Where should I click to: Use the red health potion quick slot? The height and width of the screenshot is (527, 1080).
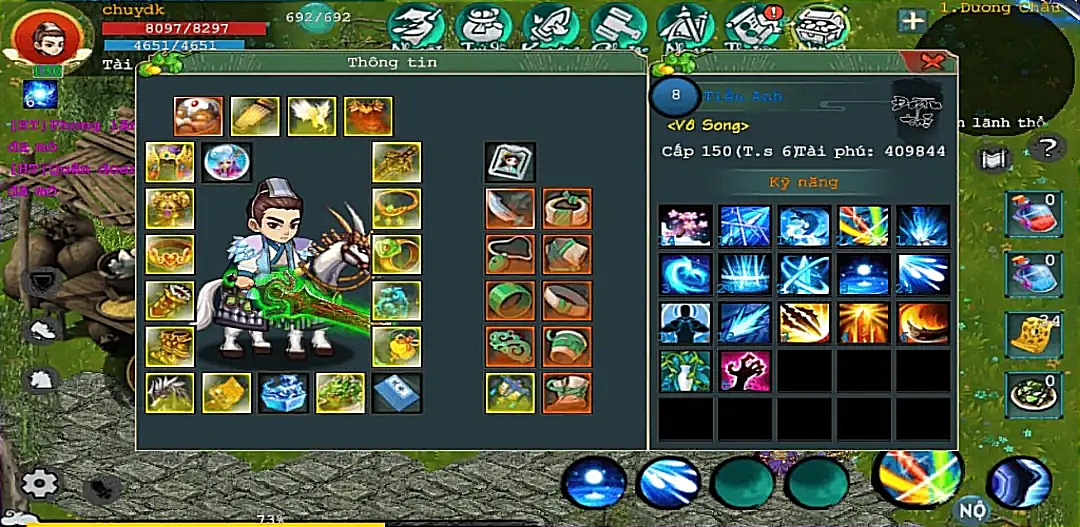(x=1033, y=215)
